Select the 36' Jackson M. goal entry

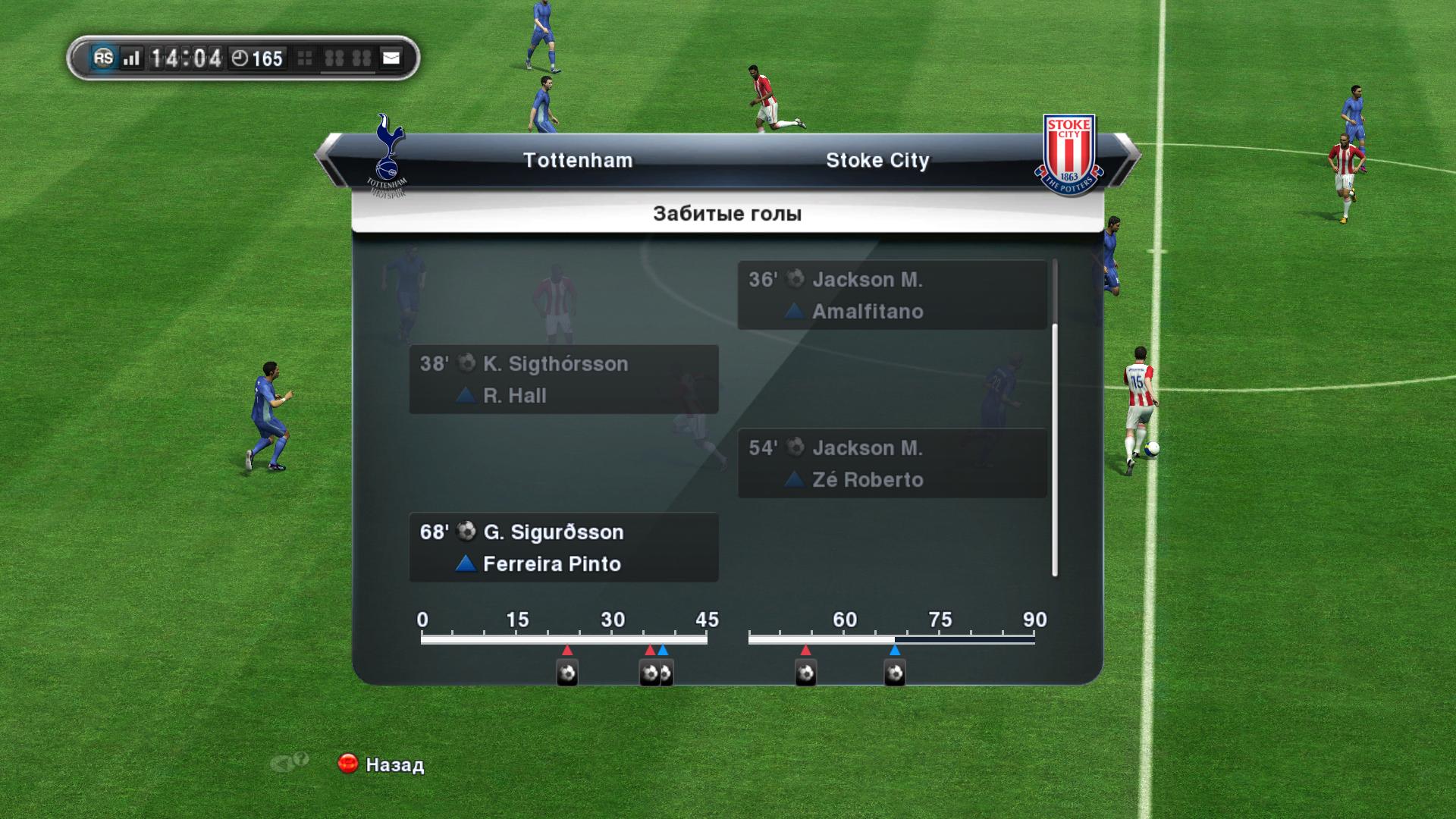892,295
